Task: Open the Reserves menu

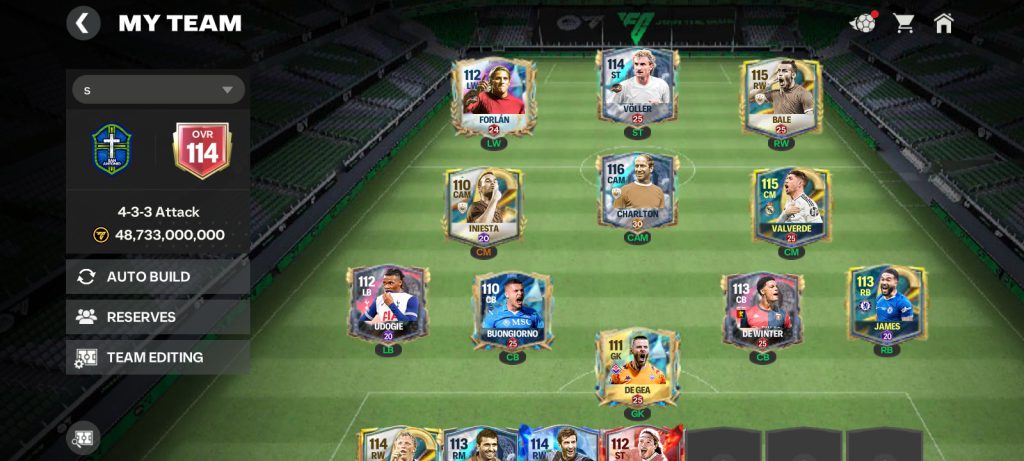Action: [x=158, y=317]
